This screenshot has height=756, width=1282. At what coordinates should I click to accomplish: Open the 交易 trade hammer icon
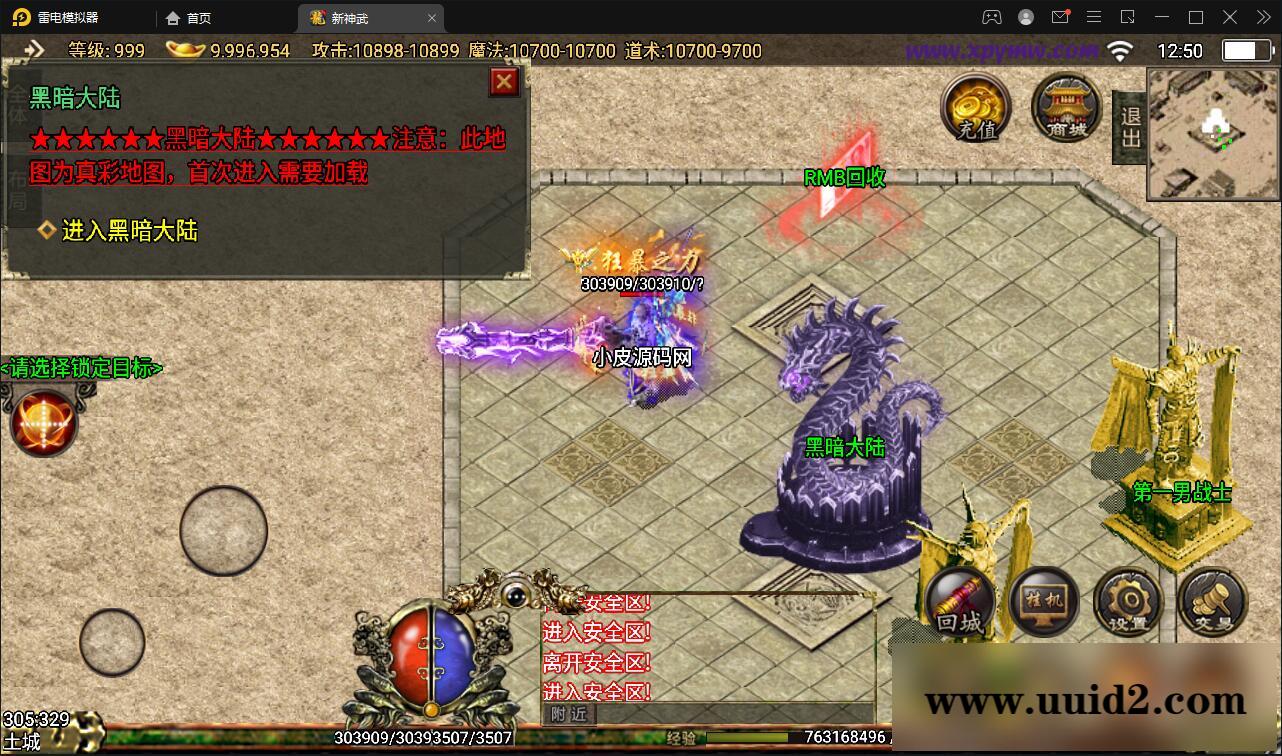[1212, 602]
